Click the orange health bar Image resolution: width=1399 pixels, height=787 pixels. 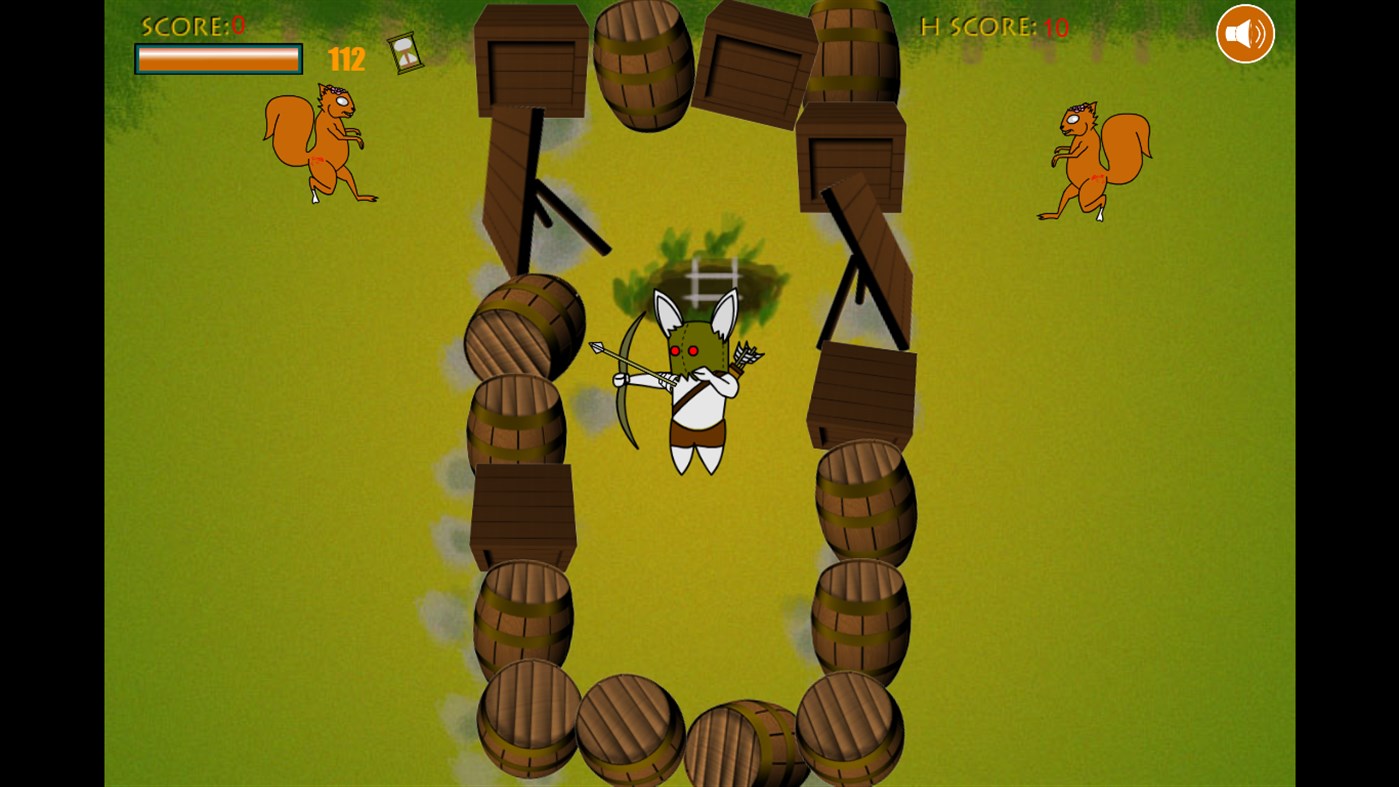(x=218, y=58)
